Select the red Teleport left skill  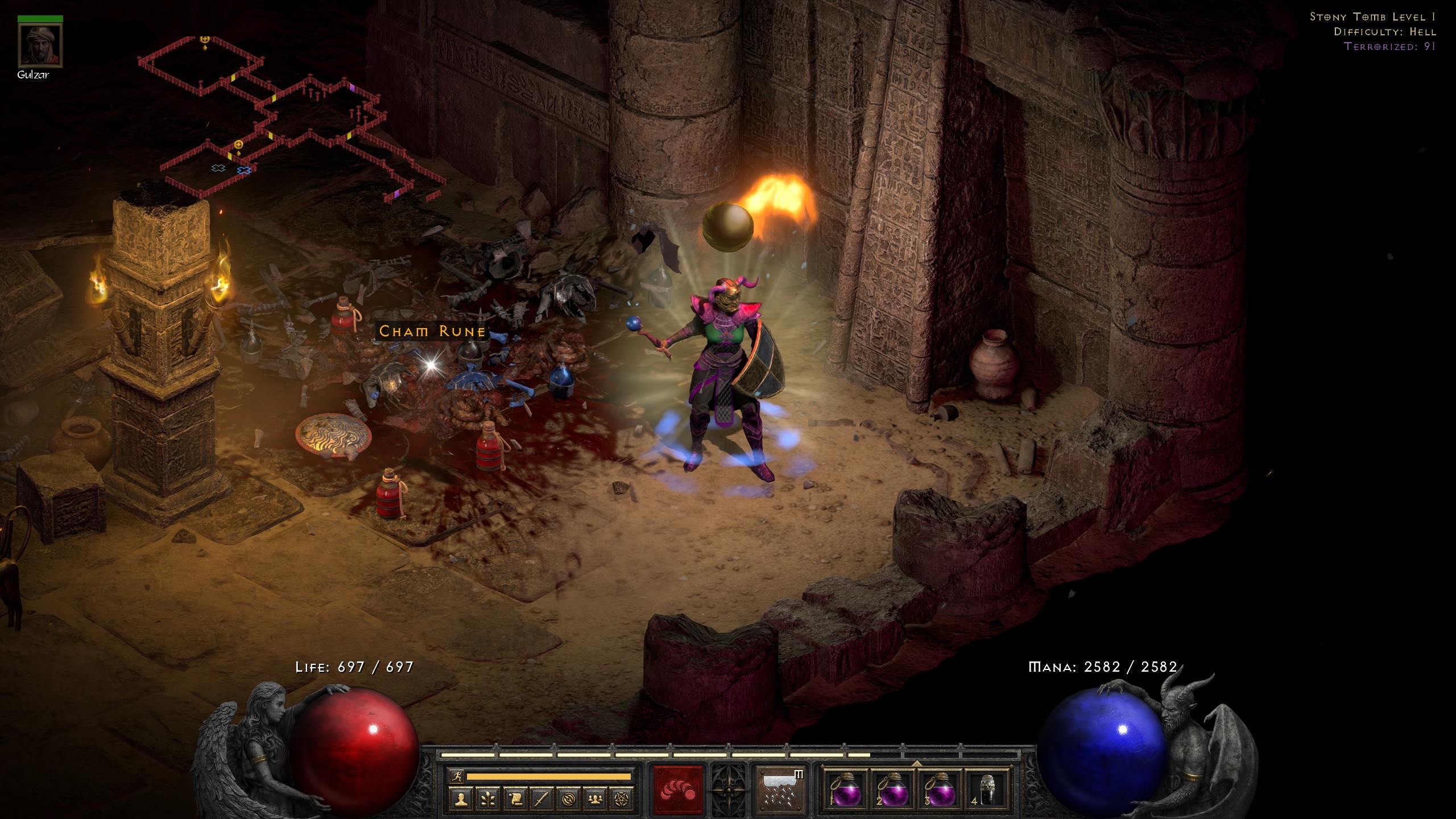click(x=678, y=791)
